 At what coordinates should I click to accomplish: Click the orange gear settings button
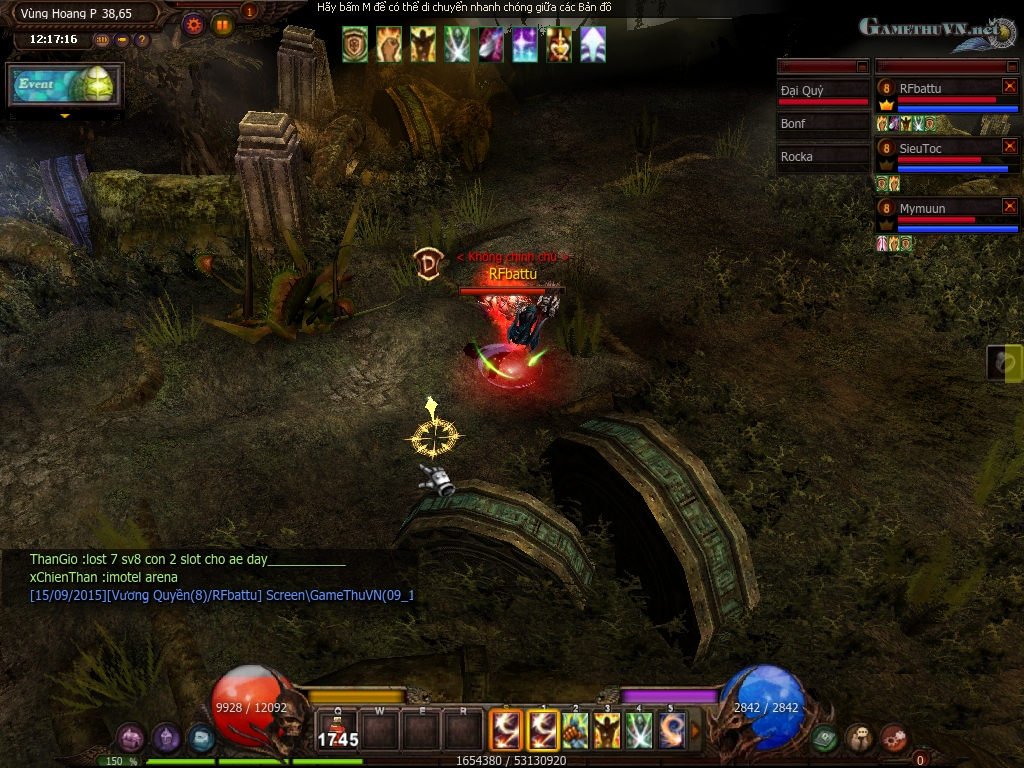[x=194, y=25]
